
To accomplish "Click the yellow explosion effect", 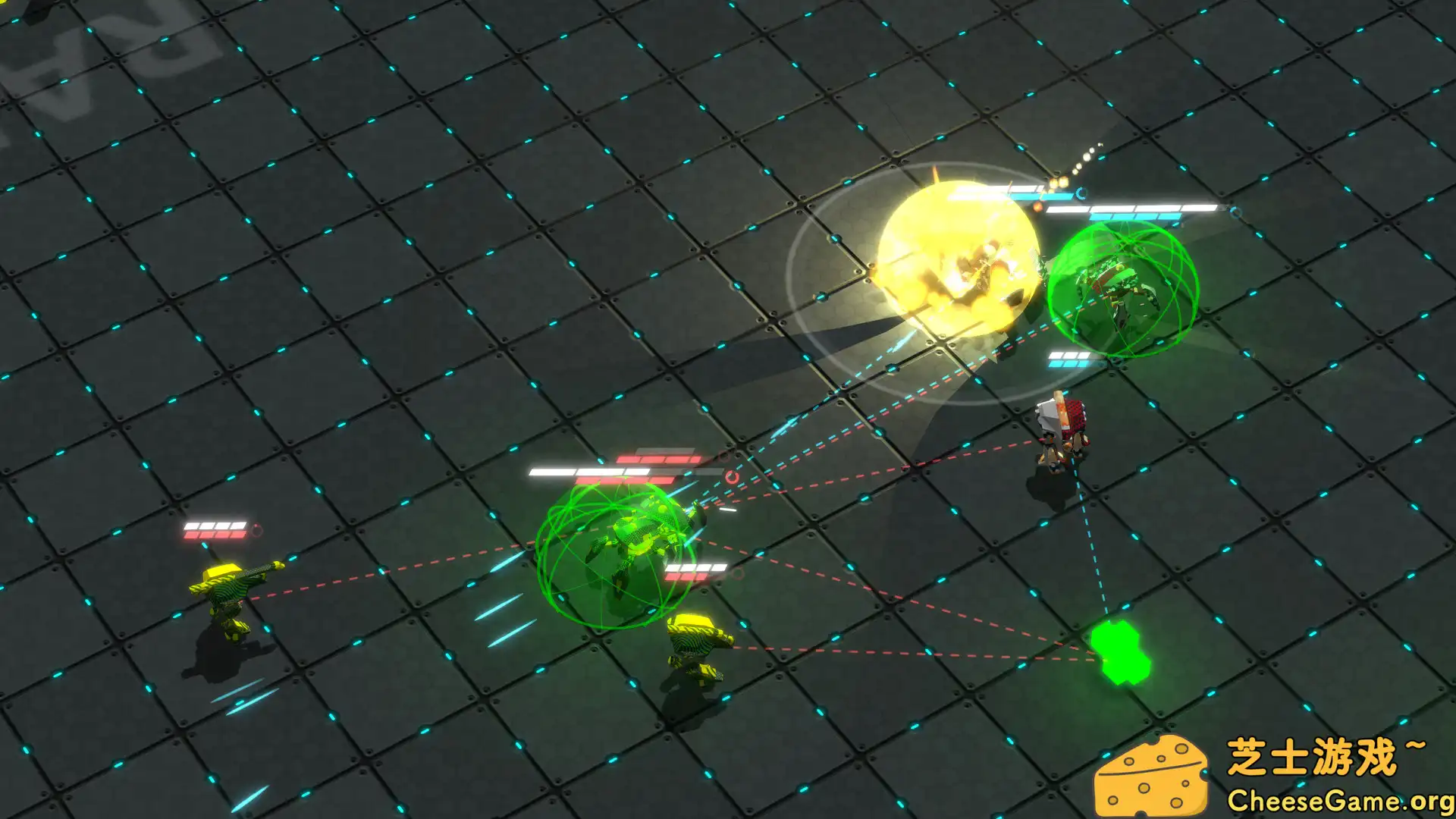I will (x=955, y=258).
